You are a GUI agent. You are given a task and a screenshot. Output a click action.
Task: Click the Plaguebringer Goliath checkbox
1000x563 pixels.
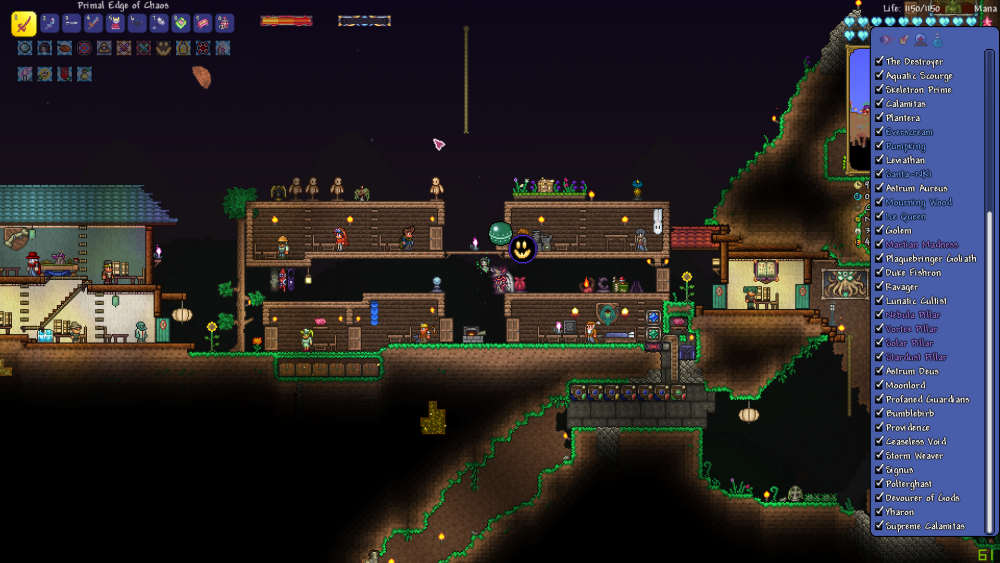coord(879,258)
